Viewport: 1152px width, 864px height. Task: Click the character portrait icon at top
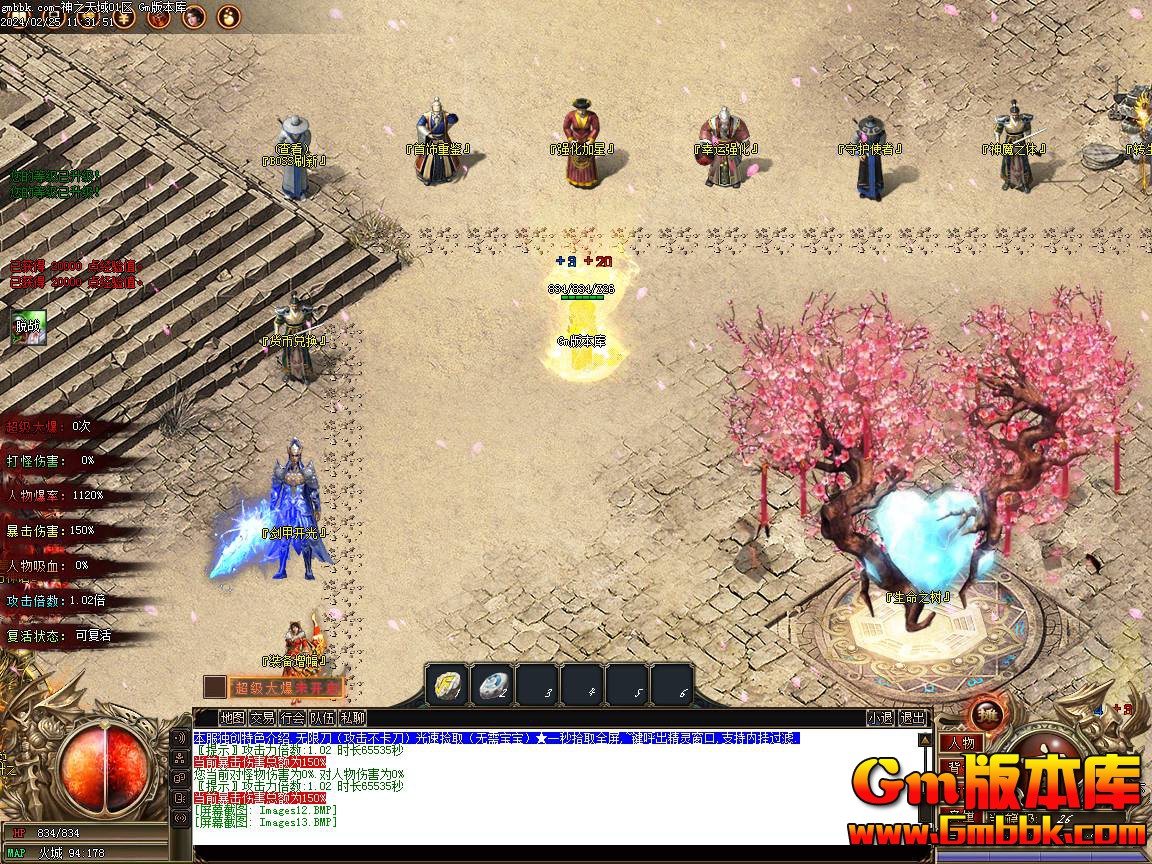[x=192, y=15]
